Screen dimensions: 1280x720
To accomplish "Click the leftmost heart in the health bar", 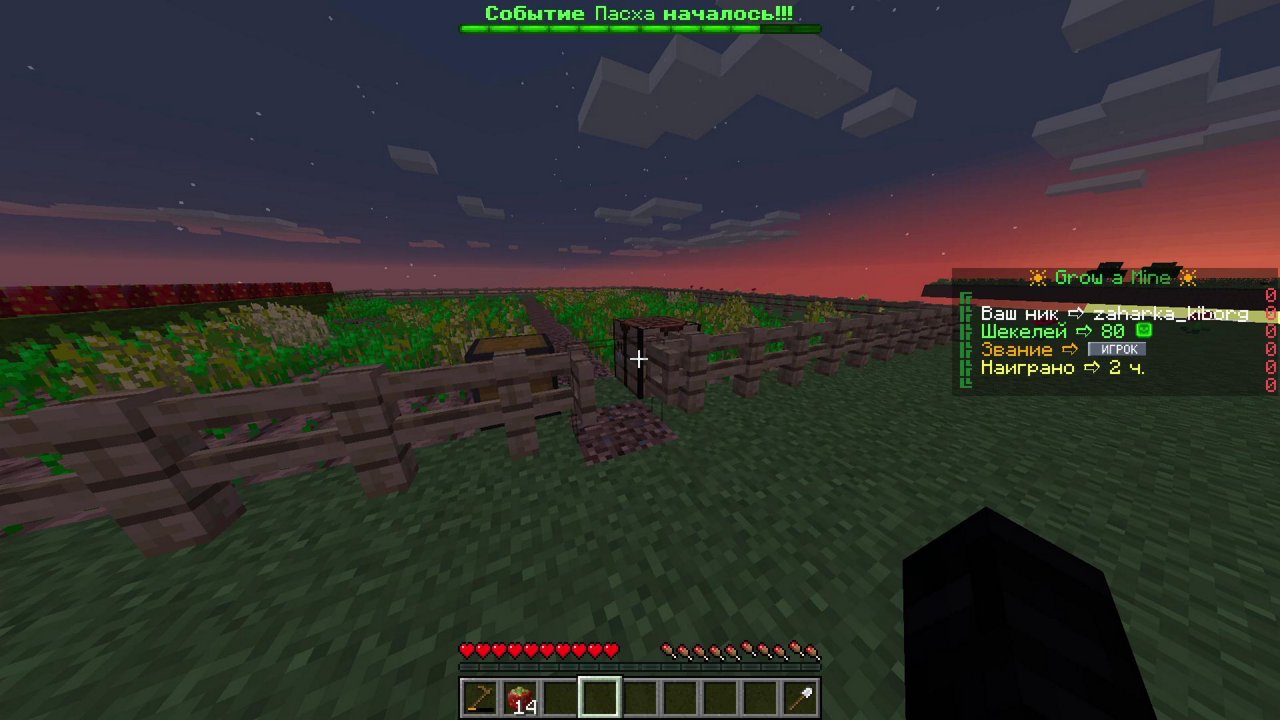I will coord(464,650).
